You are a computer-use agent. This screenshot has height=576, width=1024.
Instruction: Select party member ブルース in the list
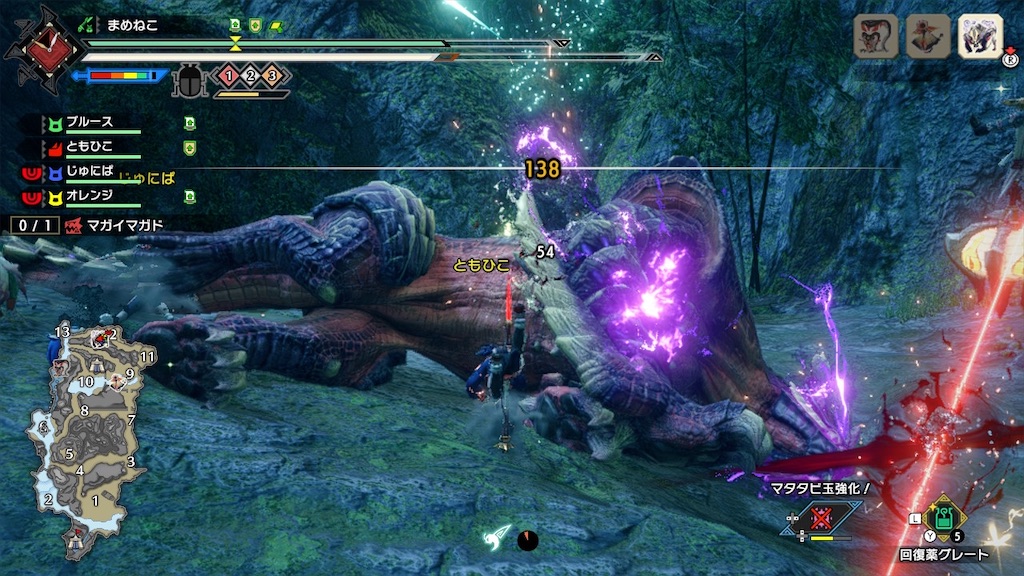click(91, 123)
